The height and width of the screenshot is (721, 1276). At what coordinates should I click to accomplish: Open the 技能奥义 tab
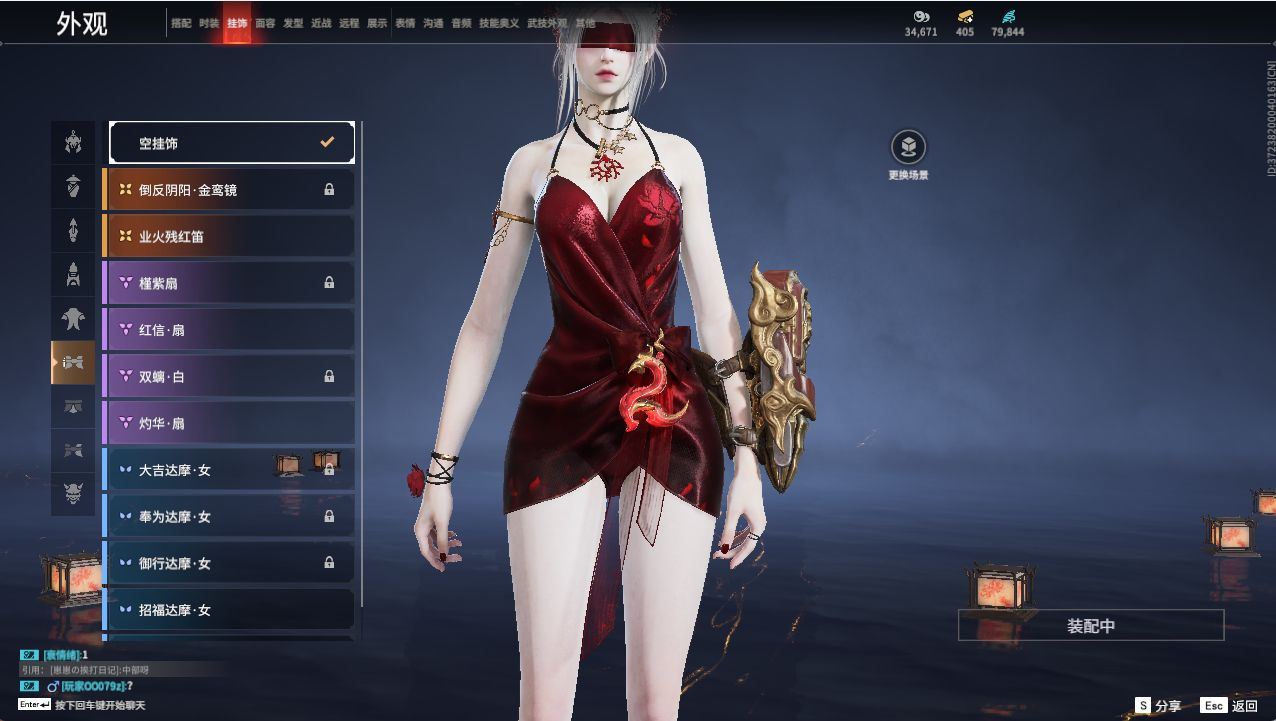(499, 23)
